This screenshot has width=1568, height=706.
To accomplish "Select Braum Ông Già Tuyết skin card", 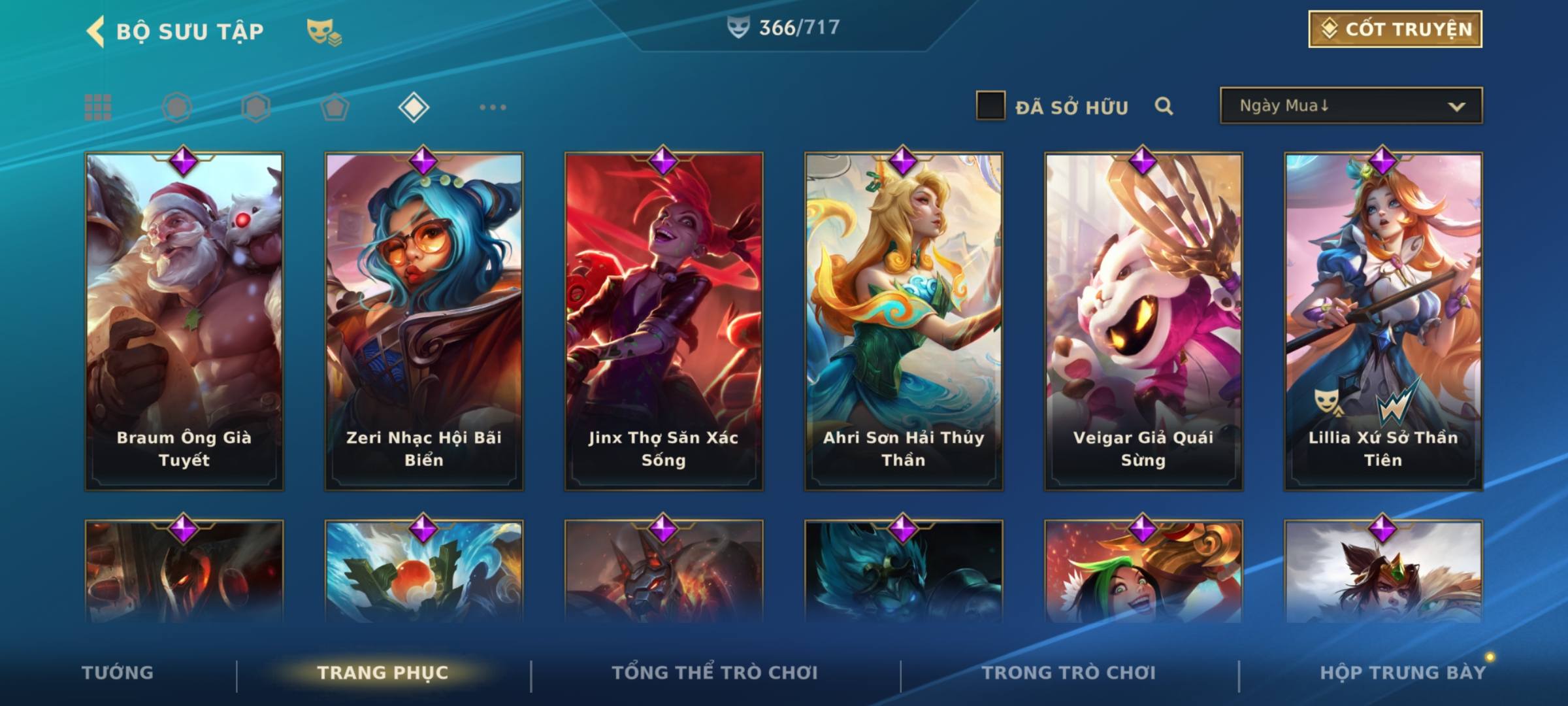I will (x=184, y=320).
